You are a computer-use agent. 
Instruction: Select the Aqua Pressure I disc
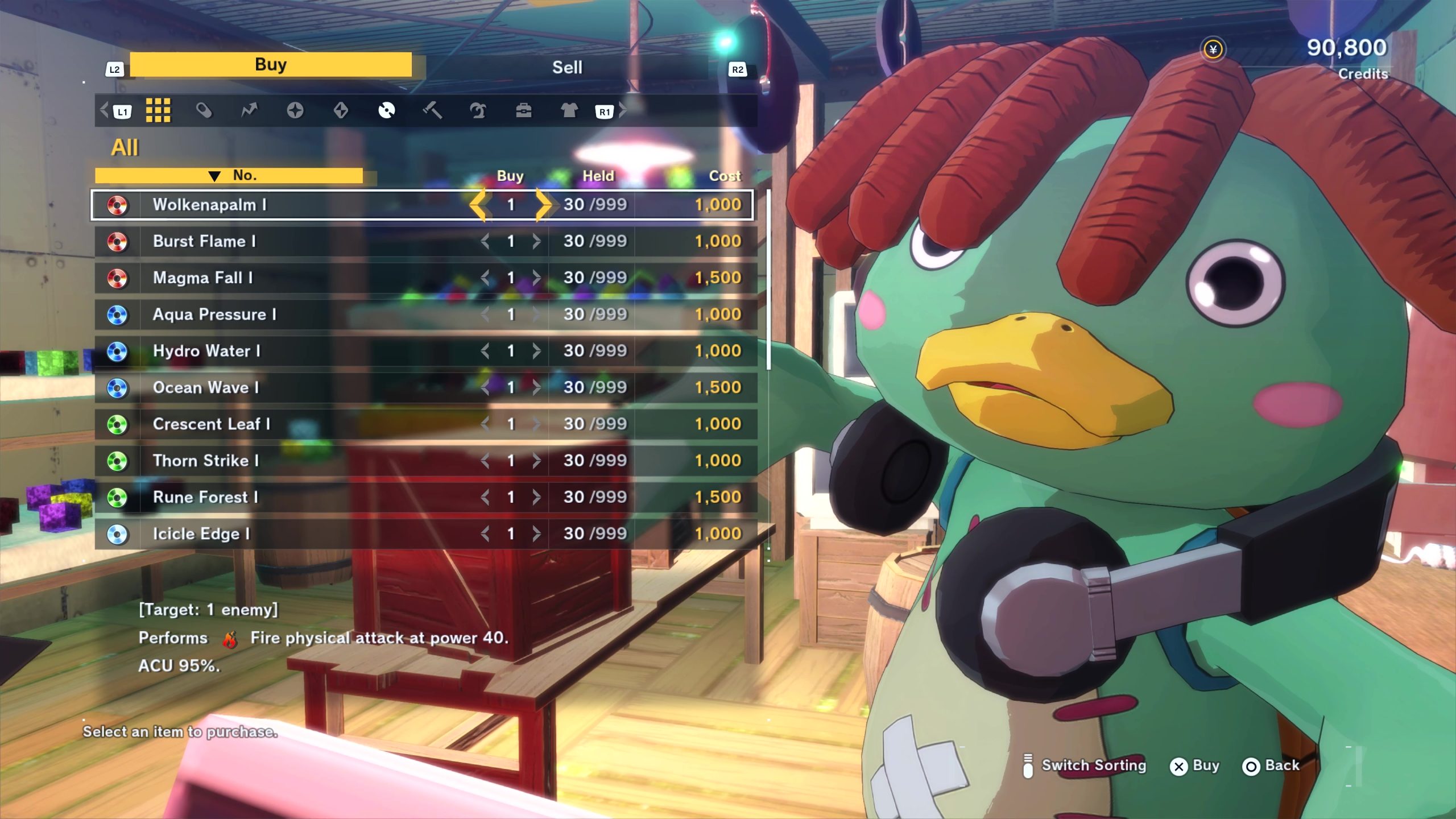284,315
